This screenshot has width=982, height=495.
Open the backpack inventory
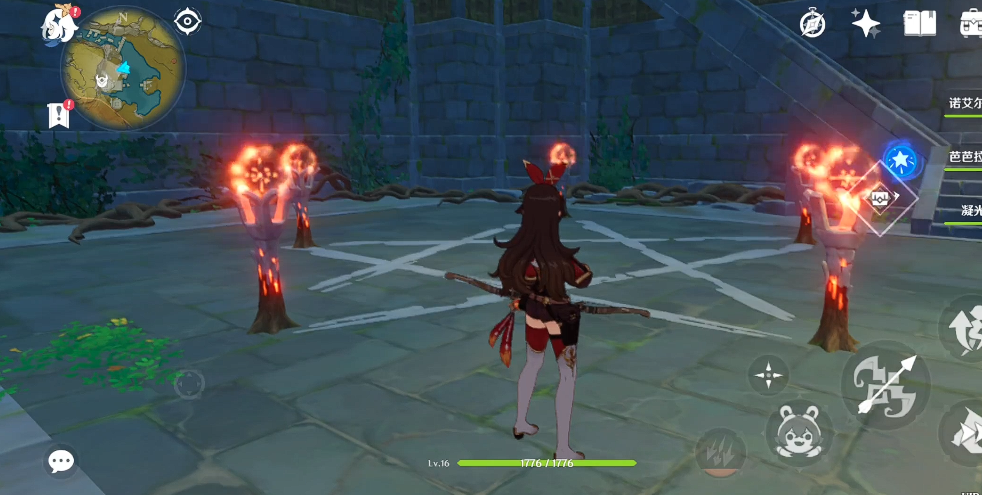pos(970,23)
